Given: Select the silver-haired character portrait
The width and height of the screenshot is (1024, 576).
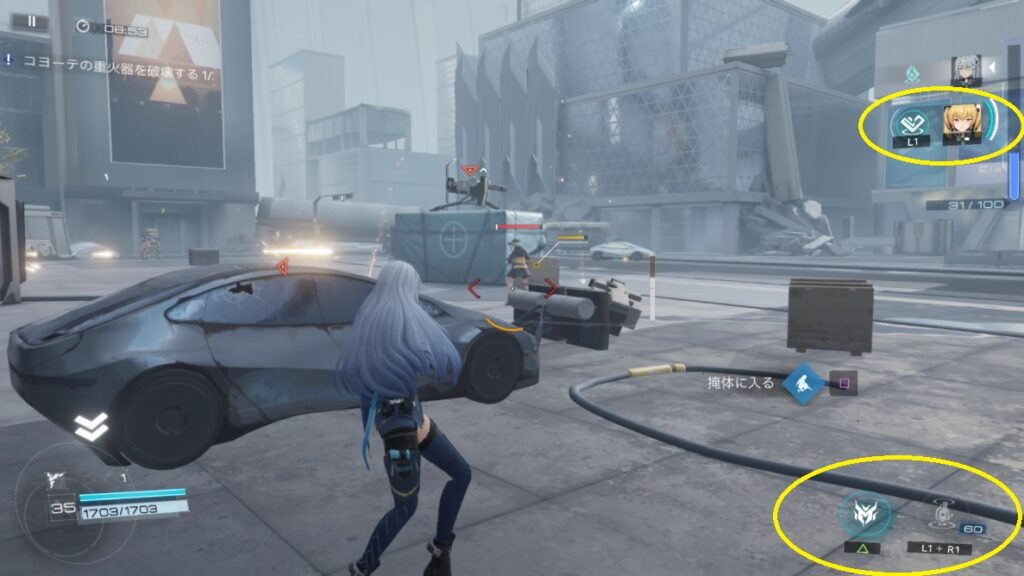Looking at the screenshot, I should tap(966, 68).
